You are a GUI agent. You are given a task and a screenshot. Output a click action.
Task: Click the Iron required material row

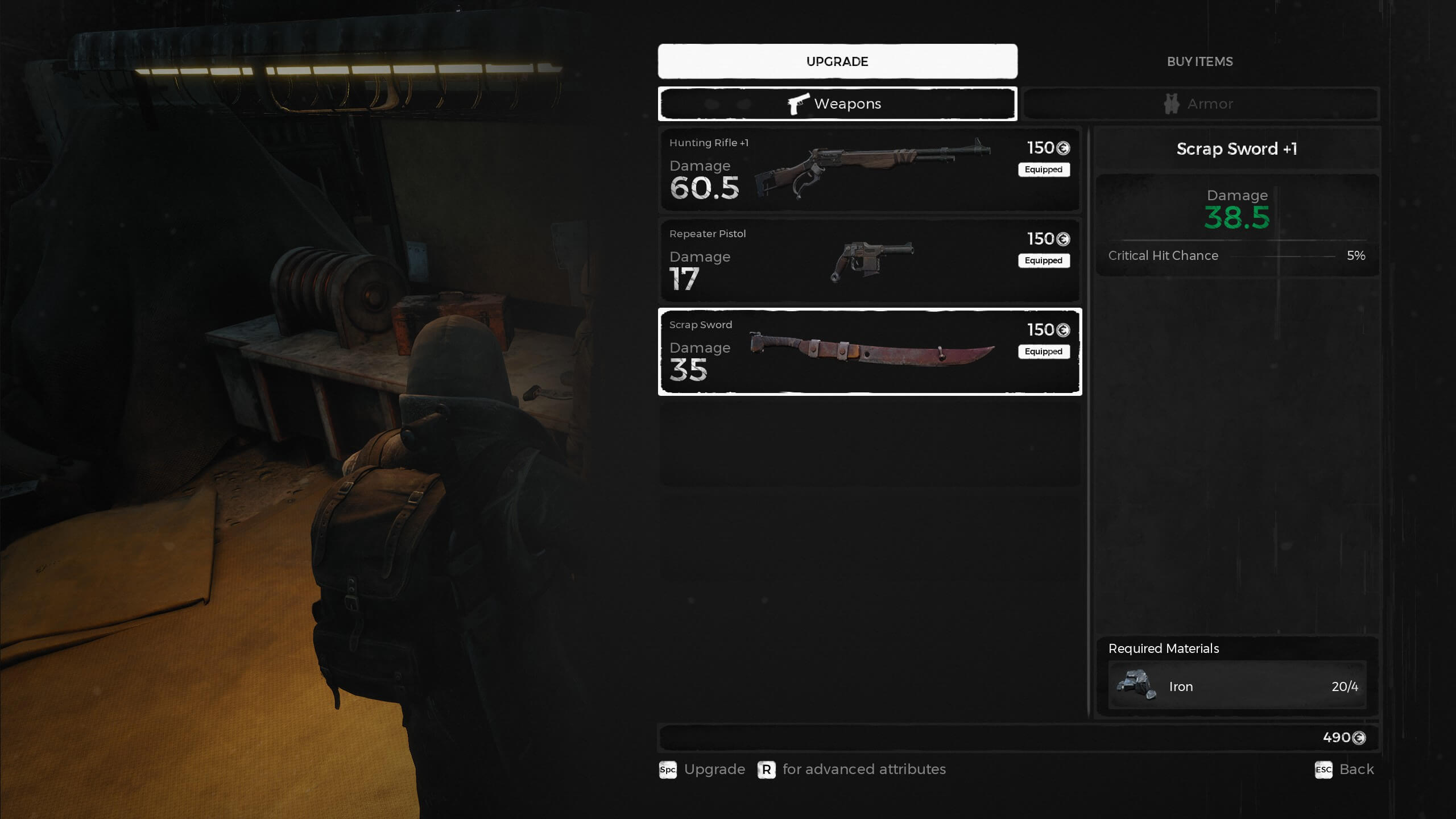click(x=1236, y=686)
